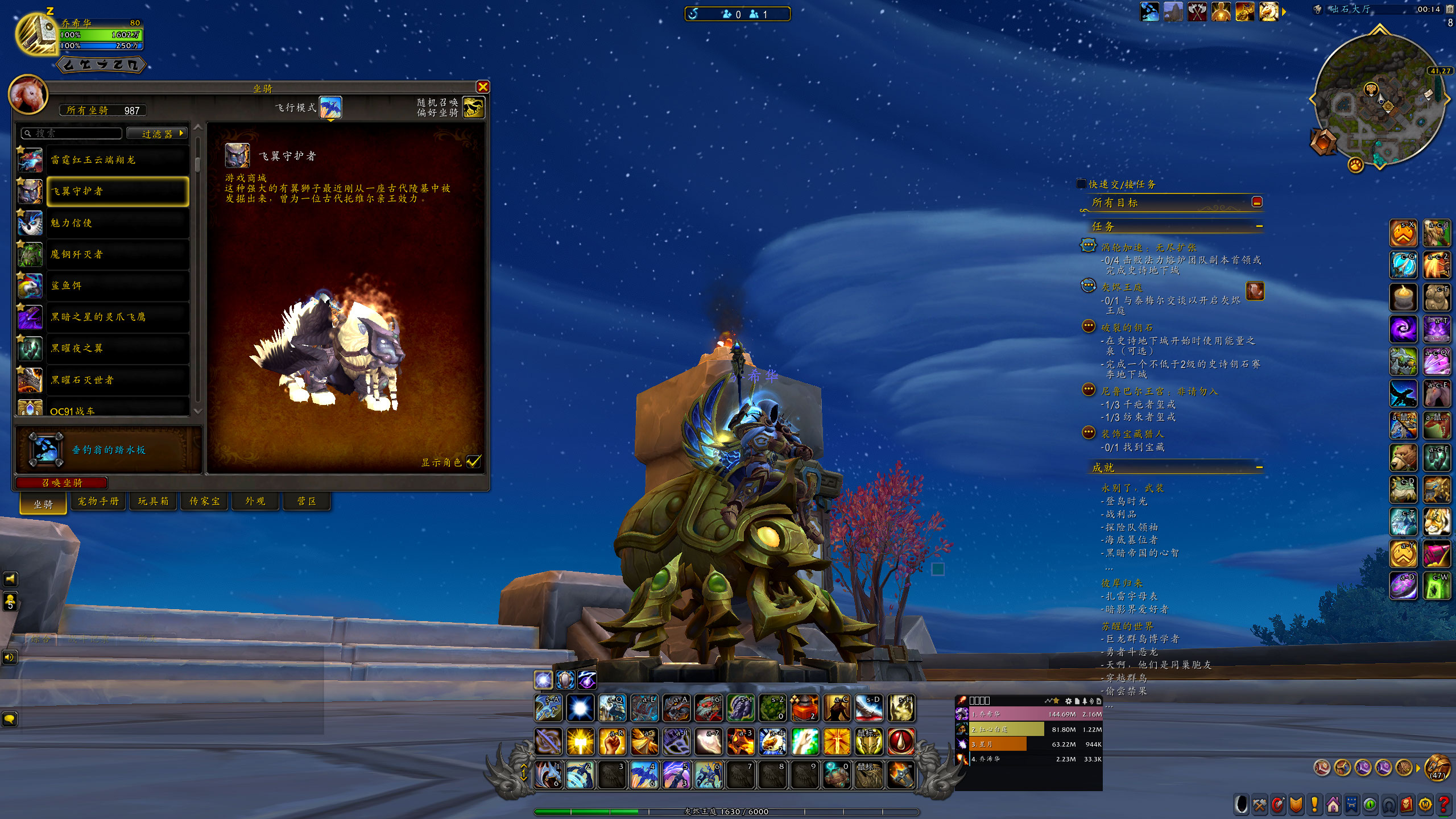Select the 魅力信使 mount entry
This screenshot has width=1456, height=819.
(117, 223)
